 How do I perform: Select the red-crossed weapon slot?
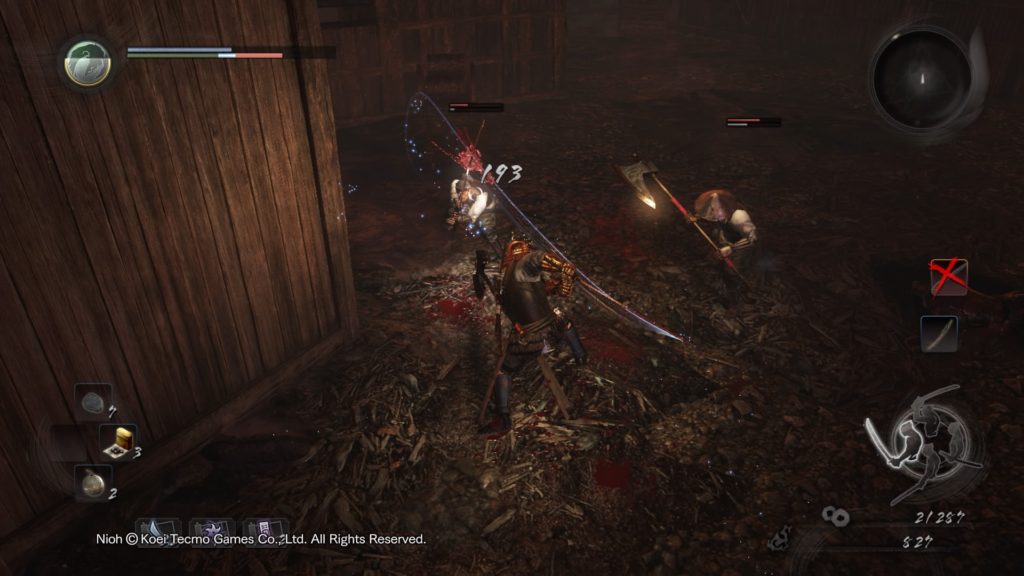tap(948, 277)
